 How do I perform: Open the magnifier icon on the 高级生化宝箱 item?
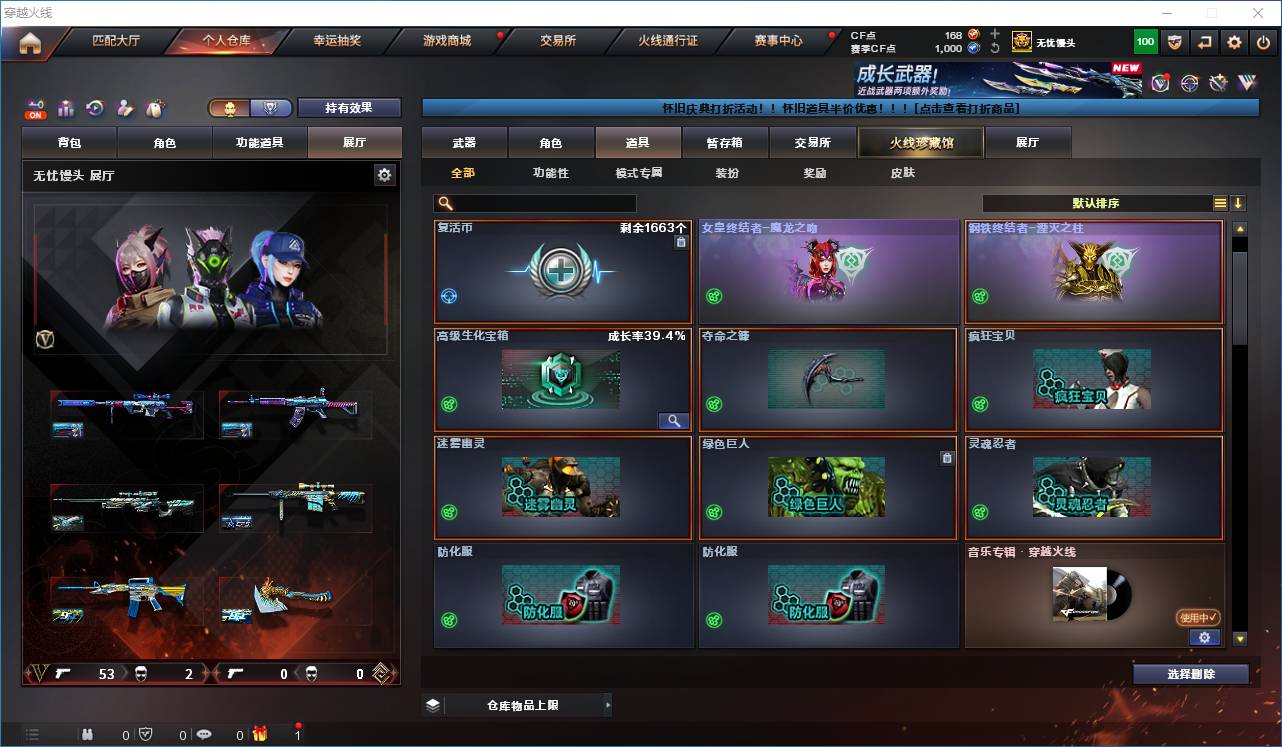(x=673, y=420)
